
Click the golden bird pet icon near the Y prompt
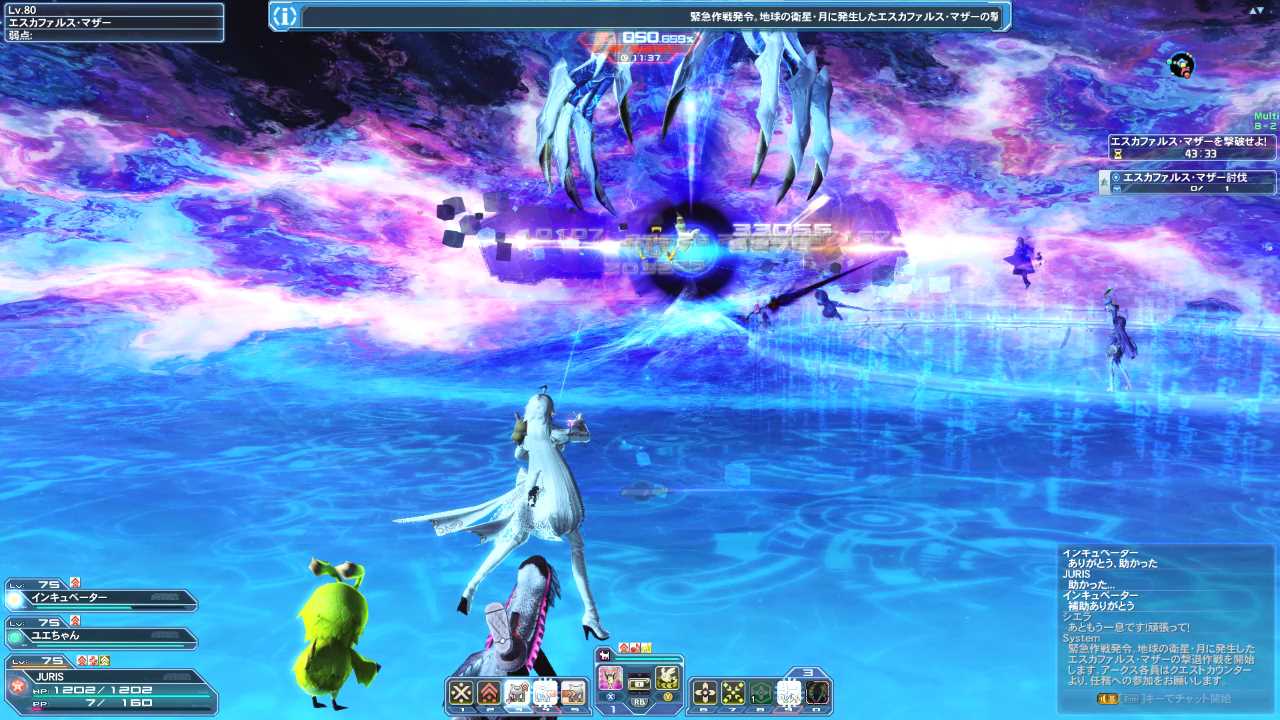tap(667, 678)
